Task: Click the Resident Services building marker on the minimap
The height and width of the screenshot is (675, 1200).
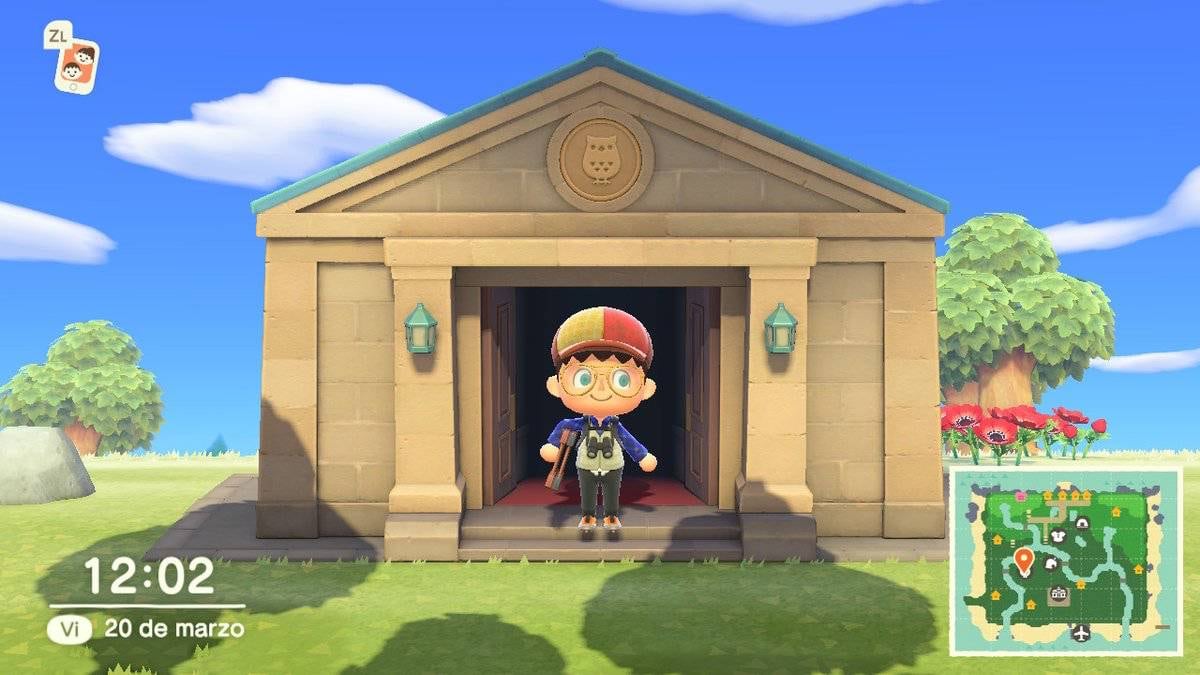Action: click(1058, 595)
